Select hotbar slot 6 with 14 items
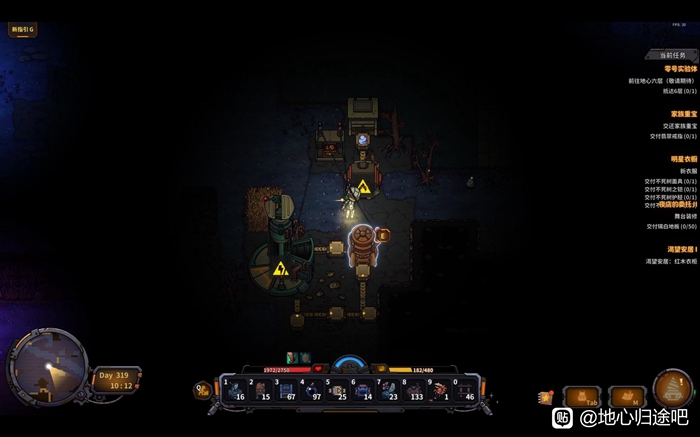Screen dimensions: 700x437 [363, 389]
